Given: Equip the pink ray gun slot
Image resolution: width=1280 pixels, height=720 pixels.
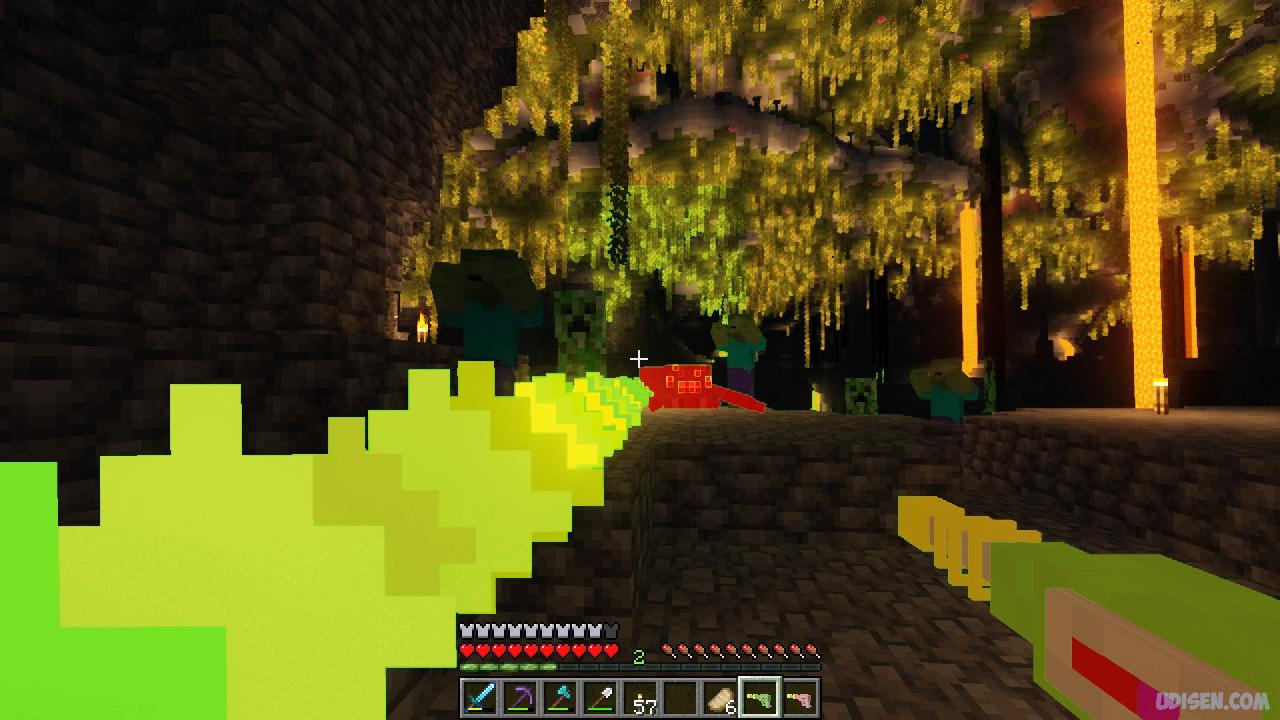Looking at the screenshot, I should click(800, 697).
